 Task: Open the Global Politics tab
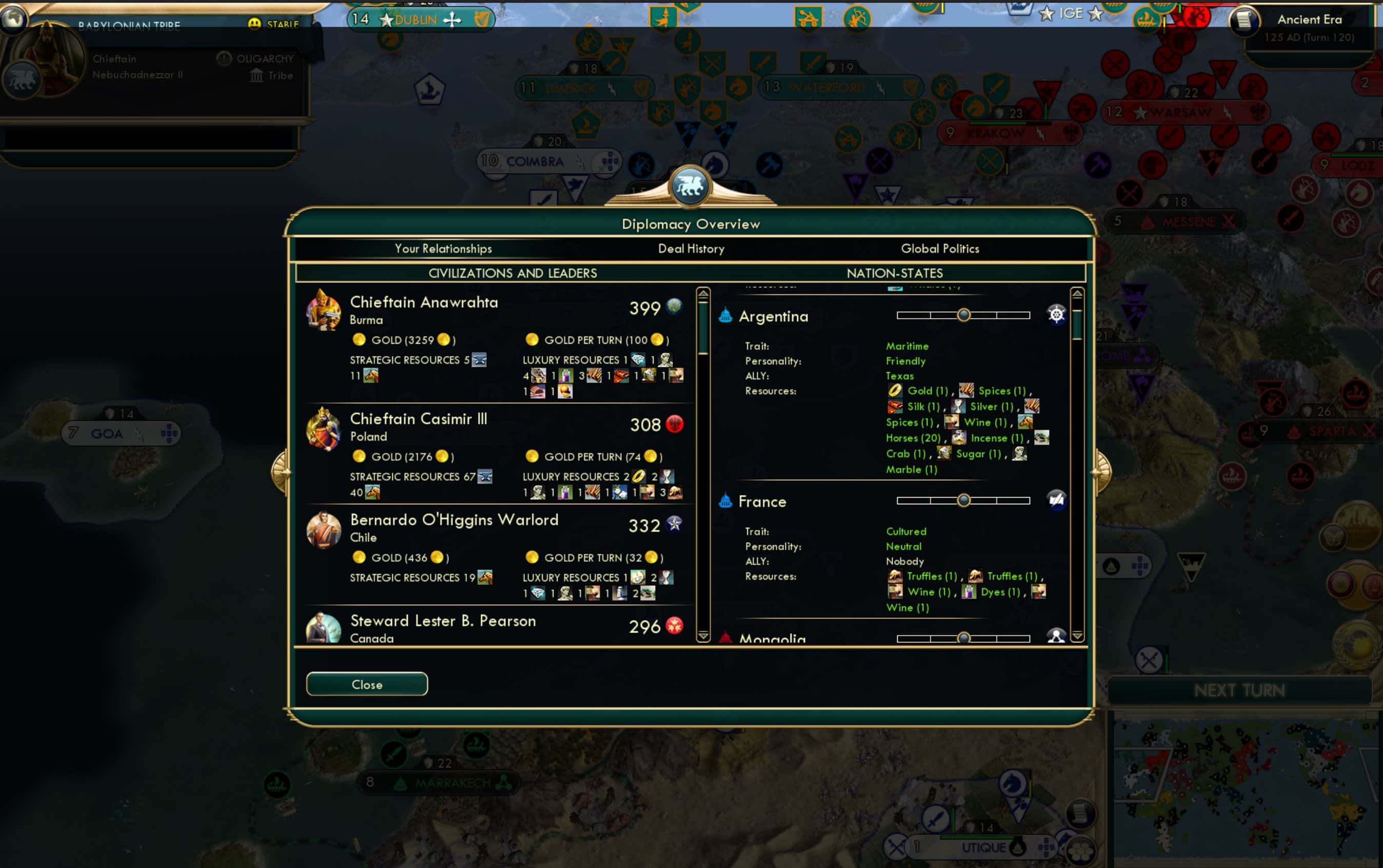point(940,249)
